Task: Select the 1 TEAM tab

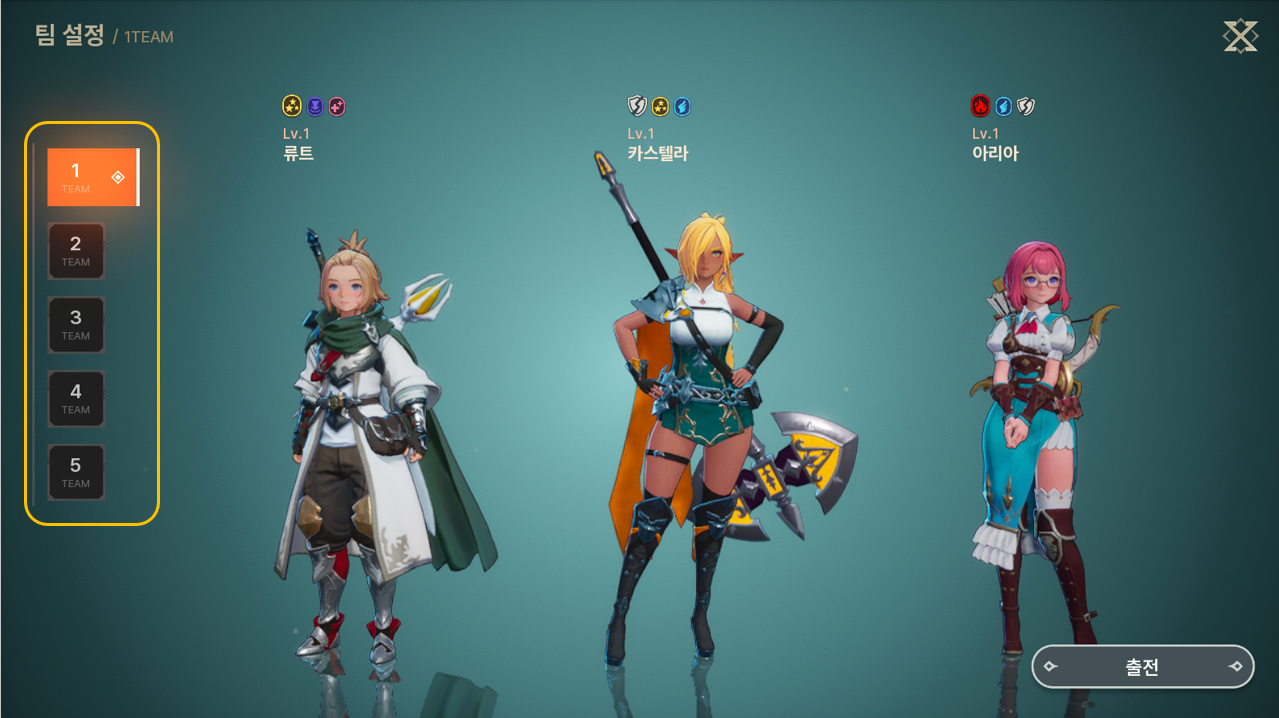Action: [92, 177]
